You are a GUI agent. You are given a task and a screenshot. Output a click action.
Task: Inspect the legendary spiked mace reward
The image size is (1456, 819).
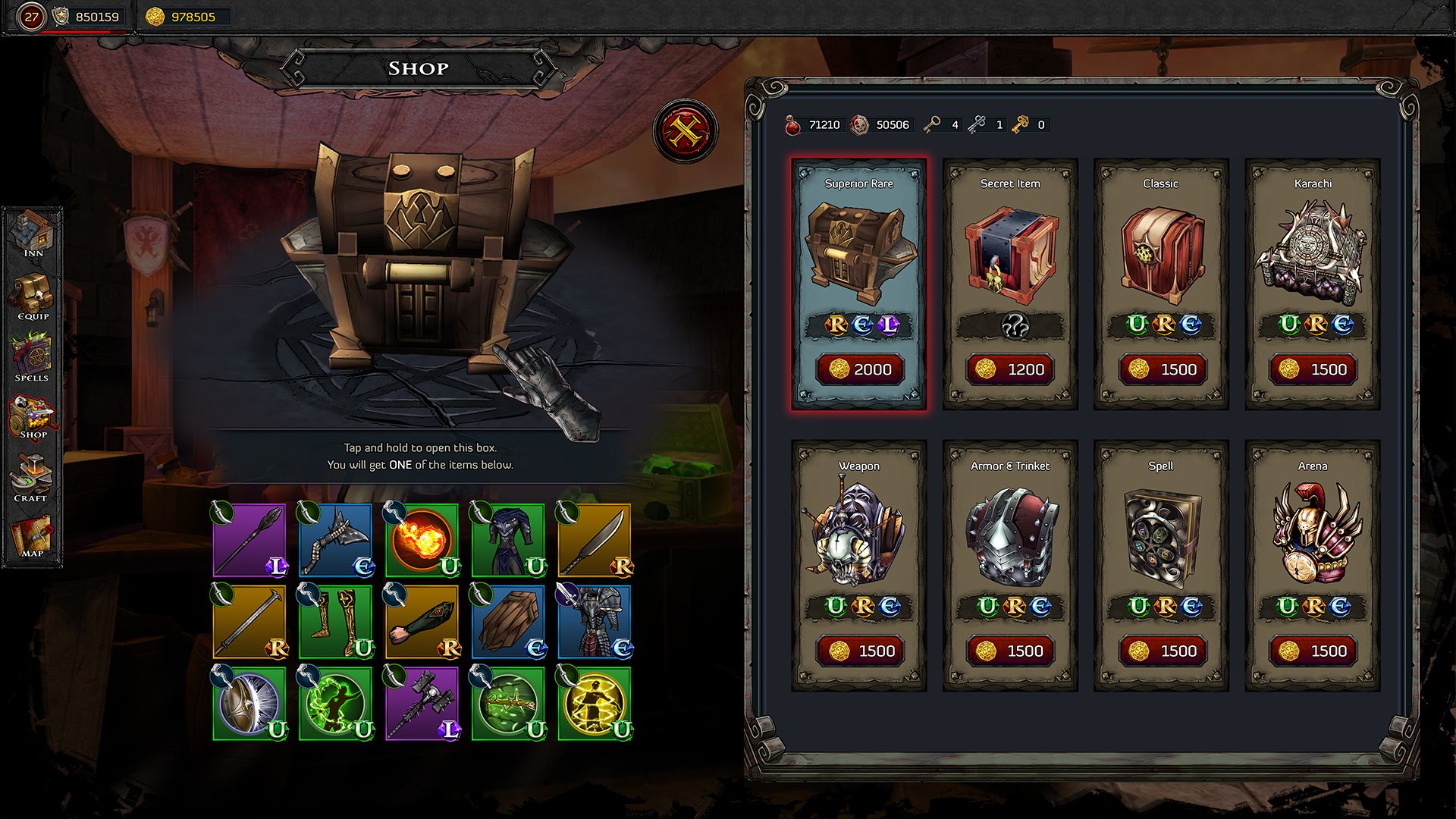click(422, 703)
